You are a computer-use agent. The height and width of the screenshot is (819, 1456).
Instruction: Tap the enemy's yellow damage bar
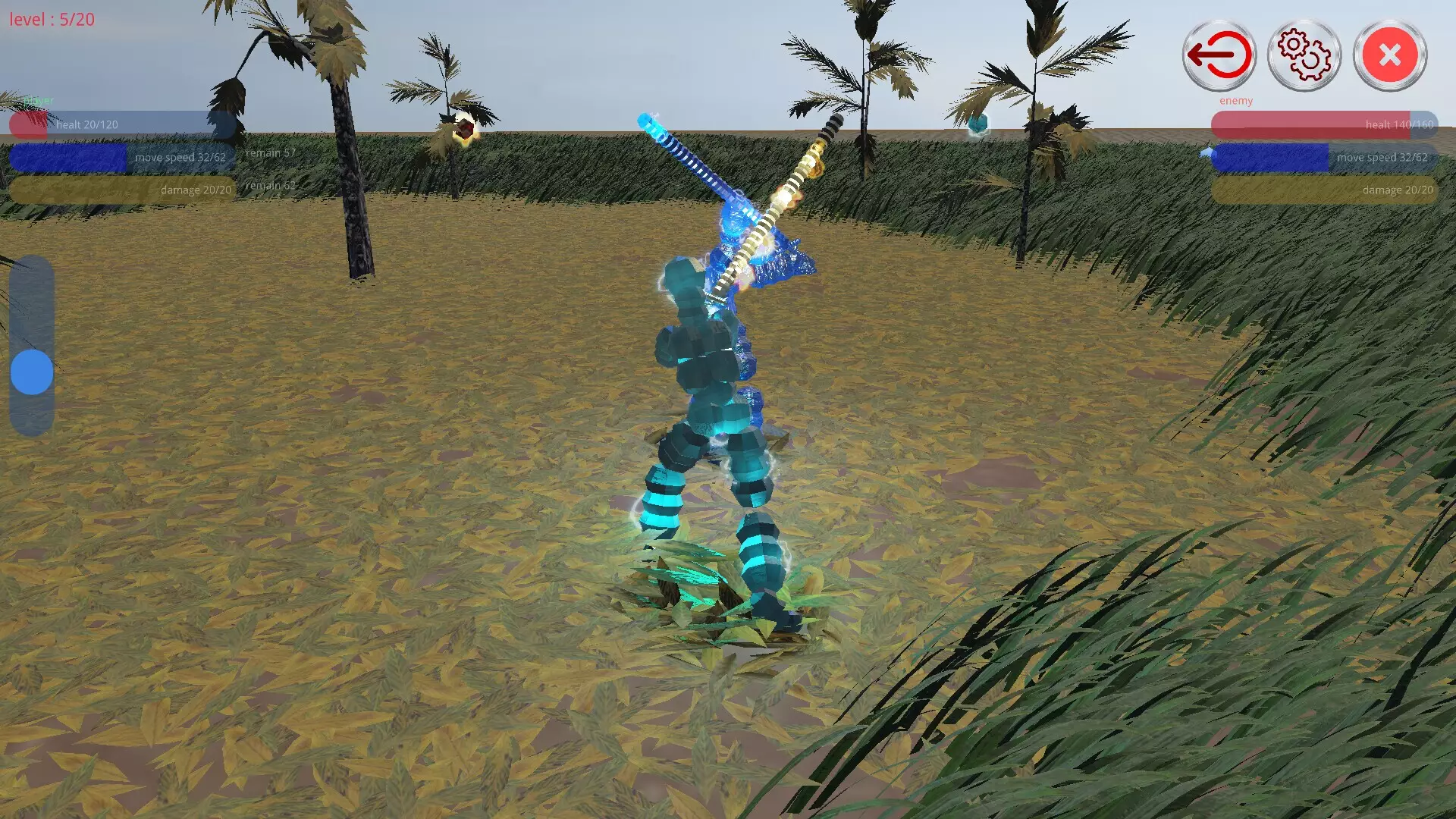click(x=1323, y=190)
